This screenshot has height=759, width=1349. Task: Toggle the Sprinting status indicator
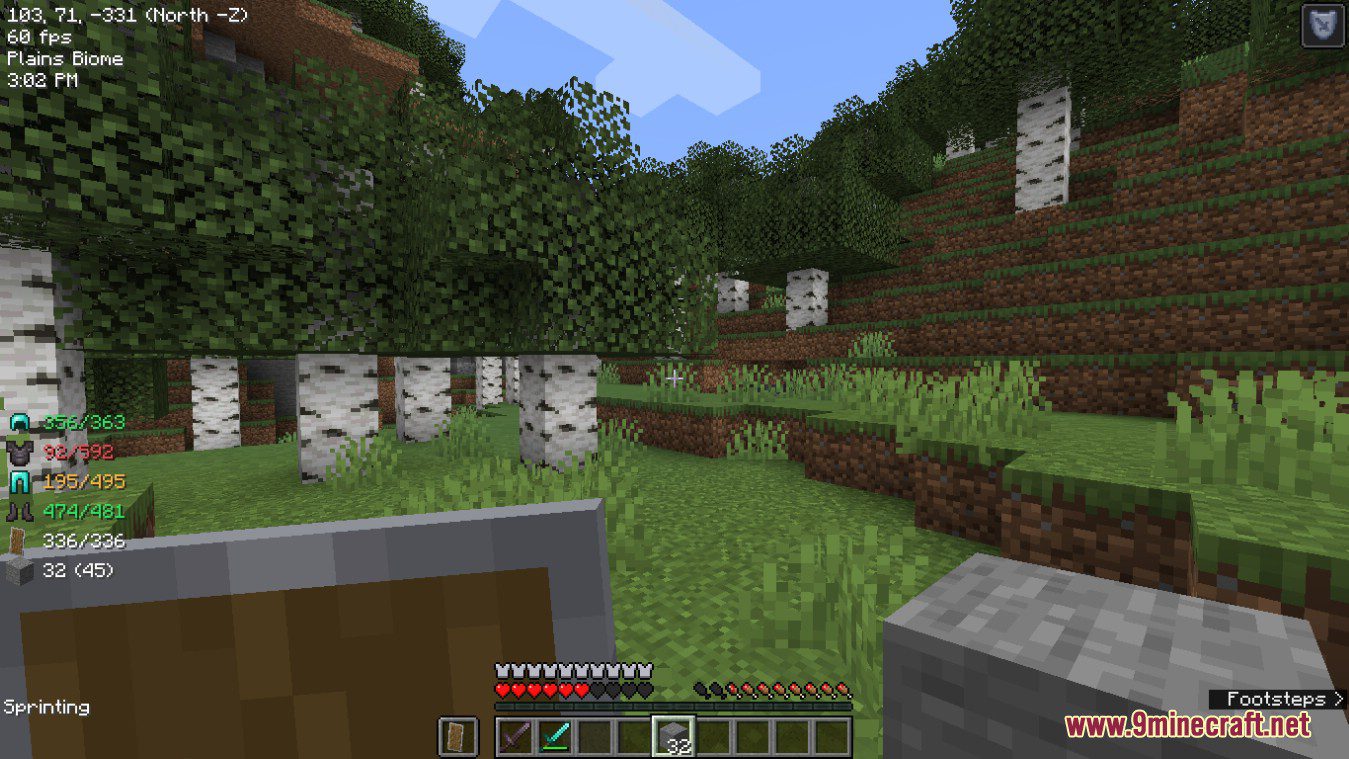point(46,707)
